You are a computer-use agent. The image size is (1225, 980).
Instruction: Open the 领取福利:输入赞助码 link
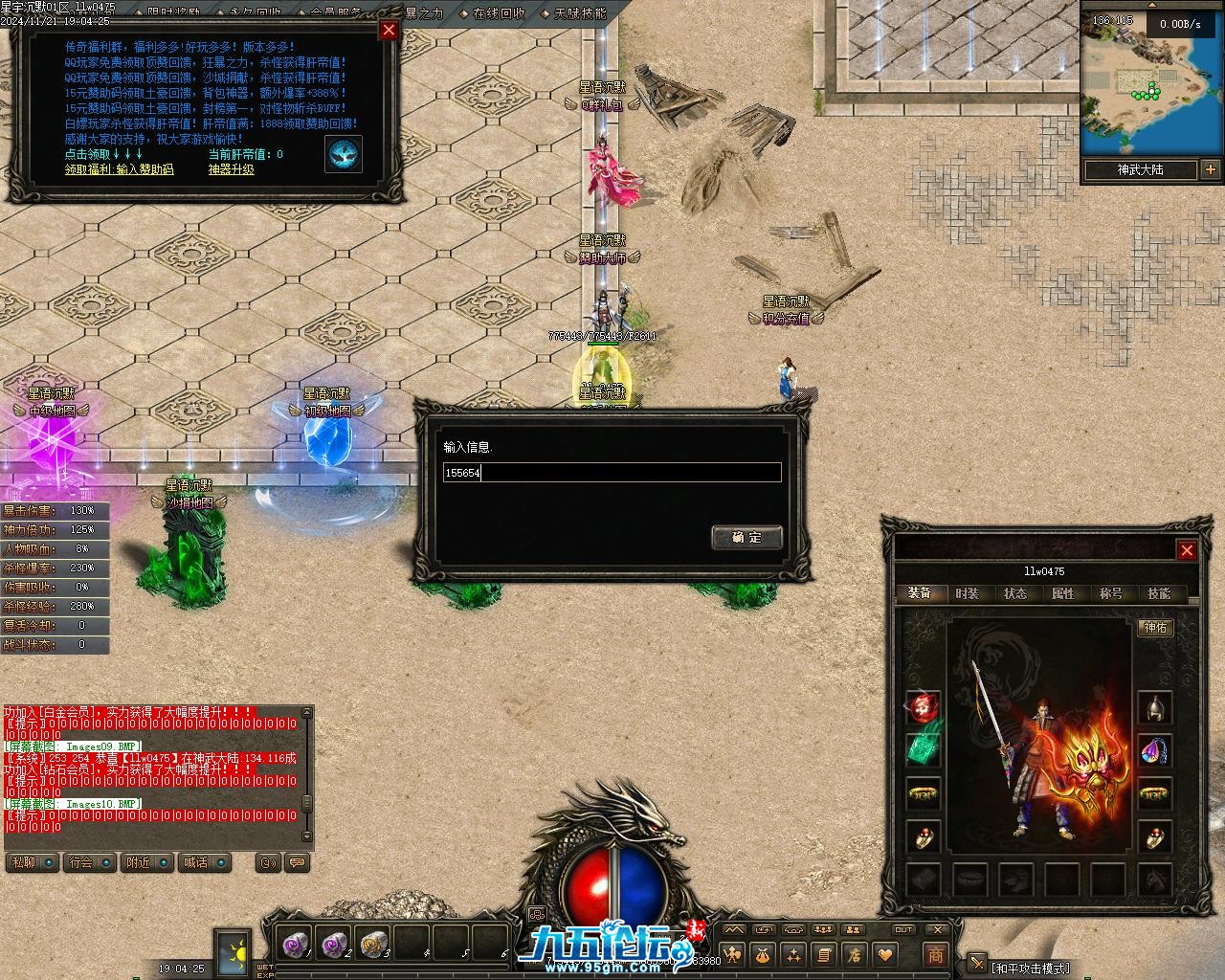tap(120, 169)
